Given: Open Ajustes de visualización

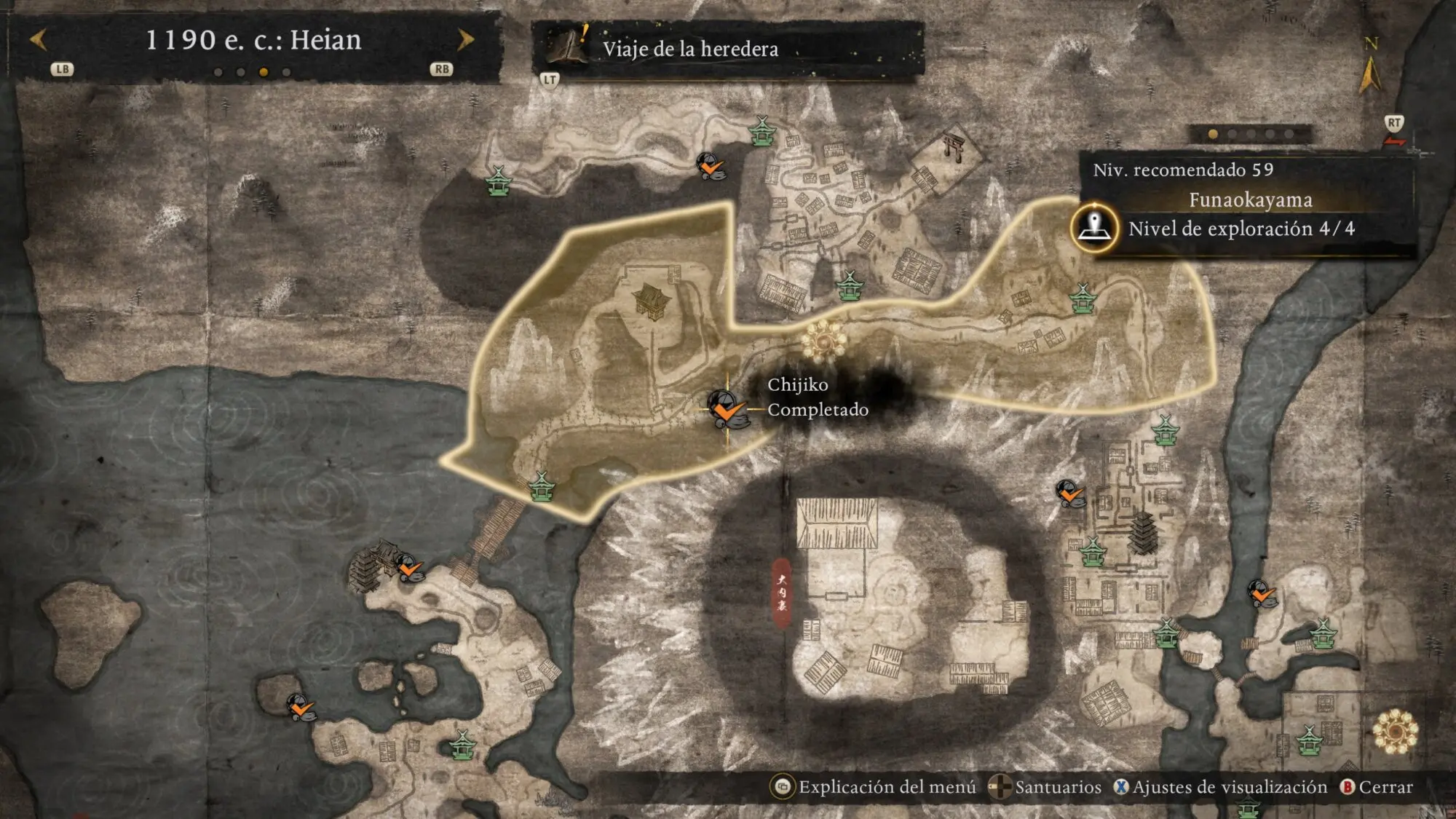Looking at the screenshot, I should point(1221,787).
